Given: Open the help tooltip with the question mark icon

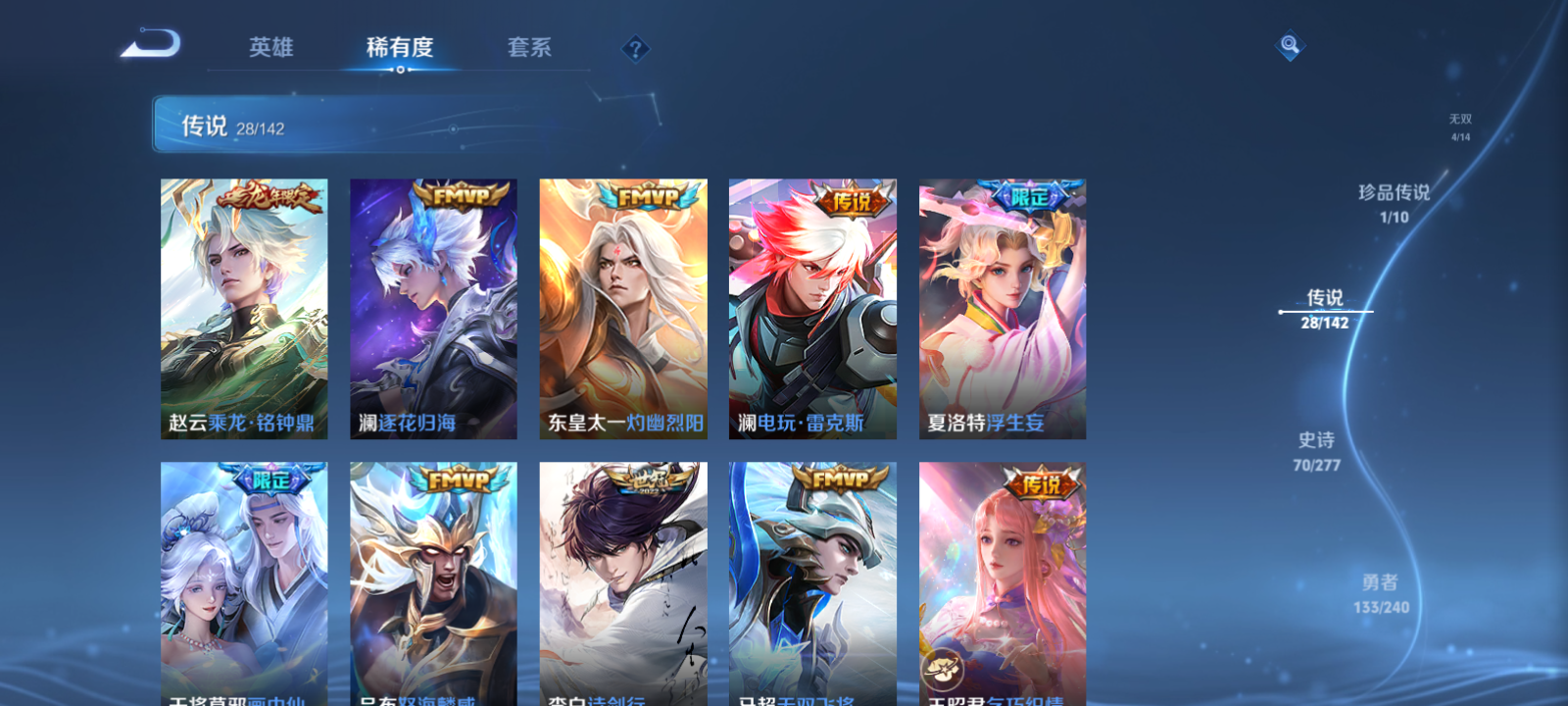Looking at the screenshot, I should (x=636, y=45).
